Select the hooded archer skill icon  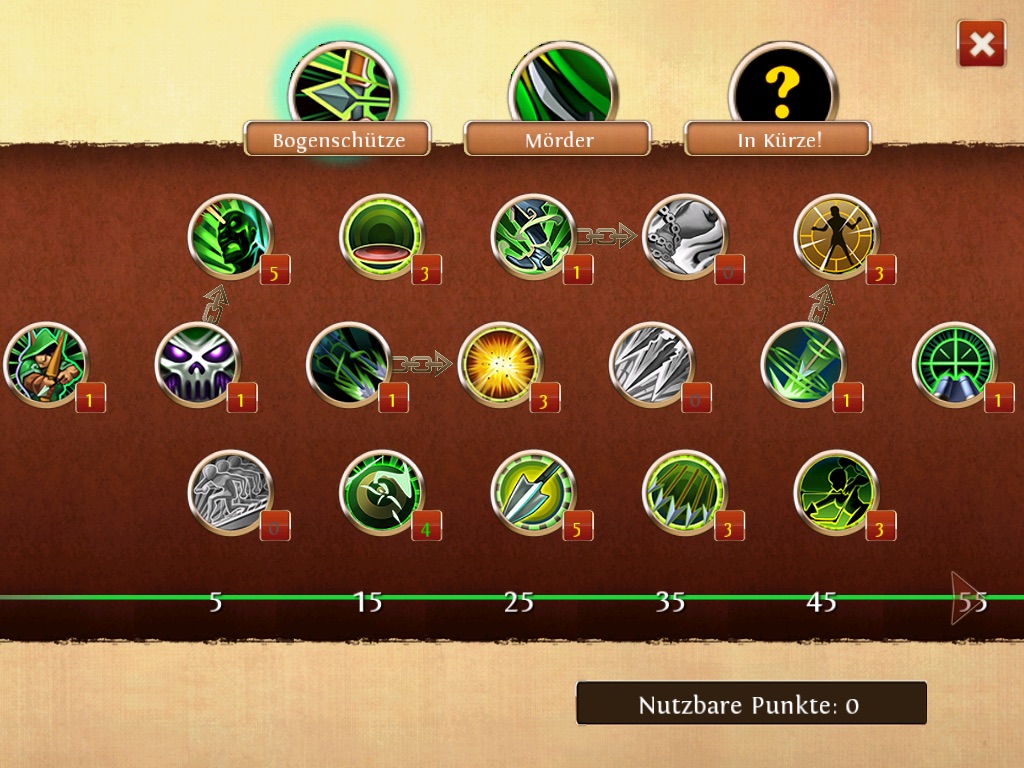(x=46, y=364)
